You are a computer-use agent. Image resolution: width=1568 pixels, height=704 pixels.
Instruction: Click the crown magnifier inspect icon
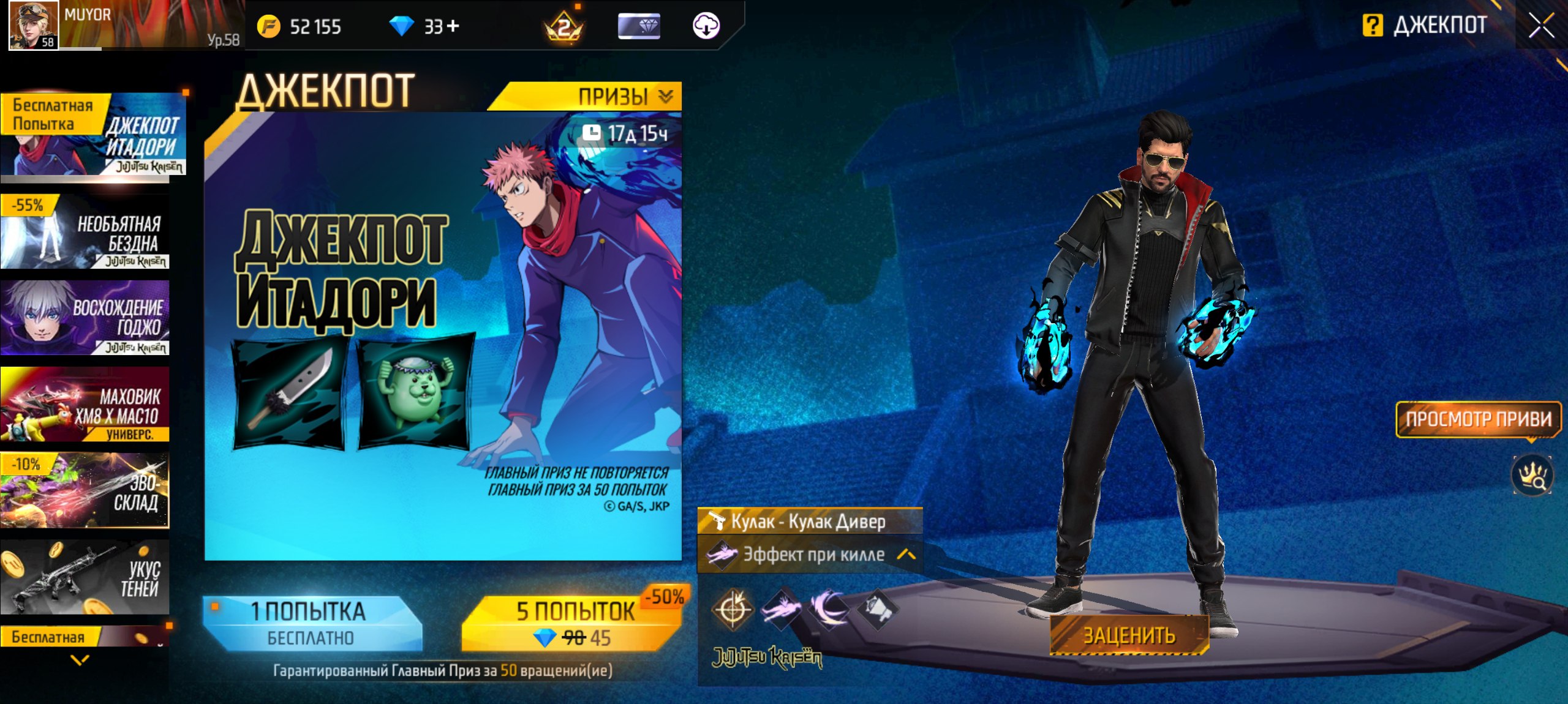click(x=1531, y=476)
